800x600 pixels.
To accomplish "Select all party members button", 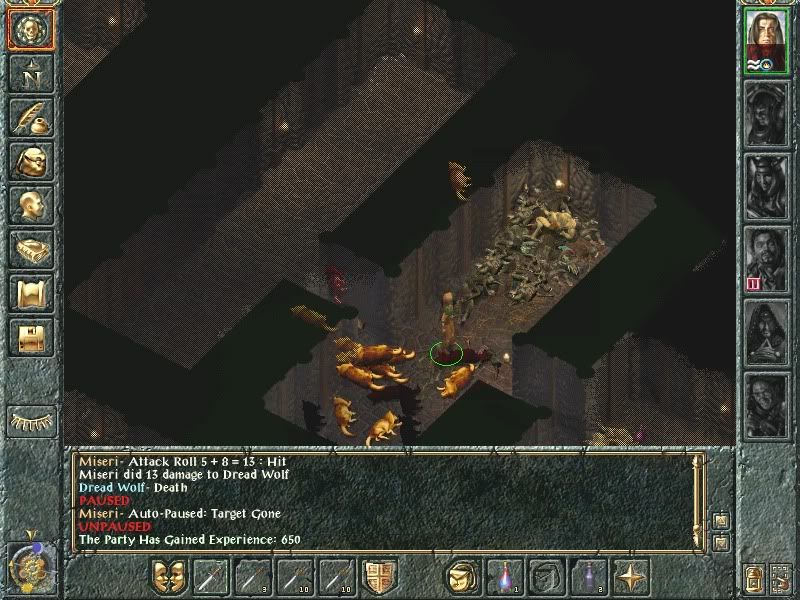I will [779, 577].
